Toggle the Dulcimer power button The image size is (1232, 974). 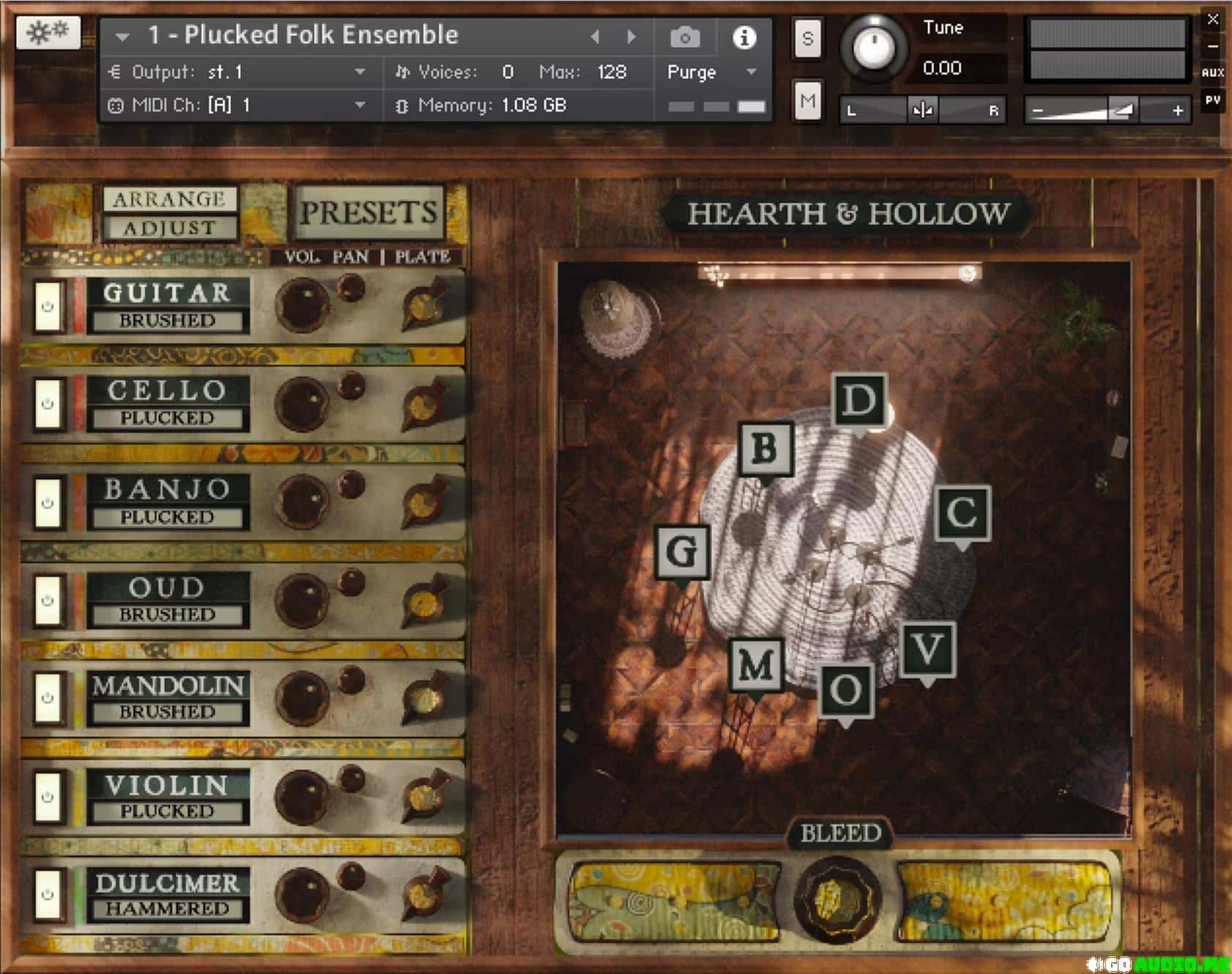coord(48,894)
